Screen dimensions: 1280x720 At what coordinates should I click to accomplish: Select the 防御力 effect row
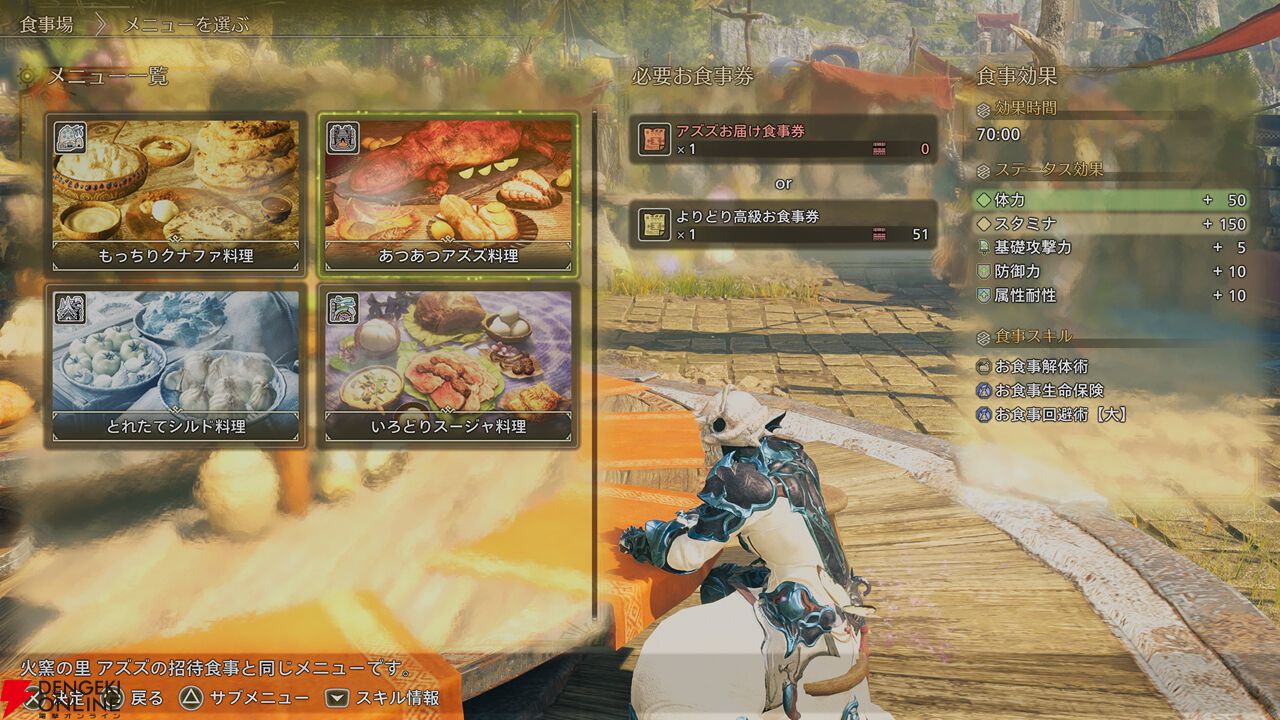tap(1110, 272)
